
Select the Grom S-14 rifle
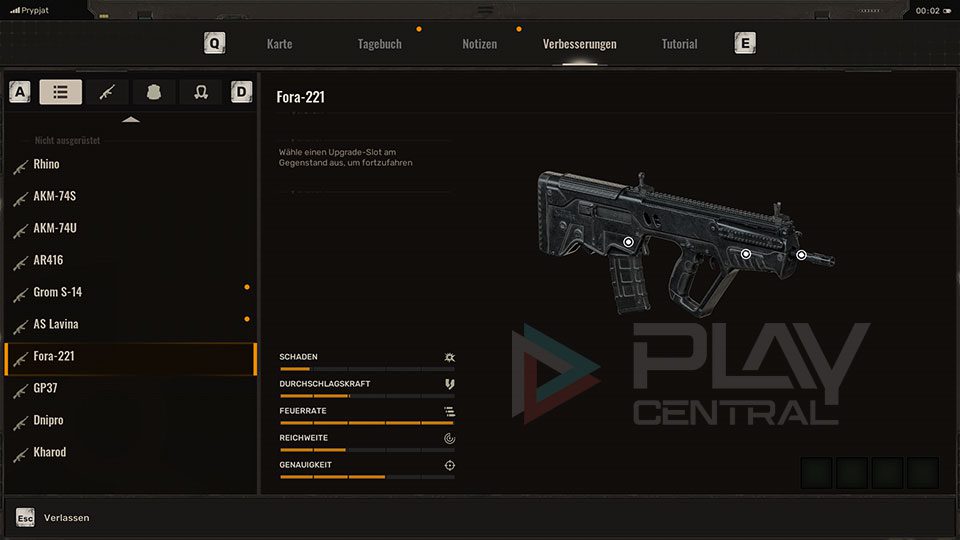point(58,292)
